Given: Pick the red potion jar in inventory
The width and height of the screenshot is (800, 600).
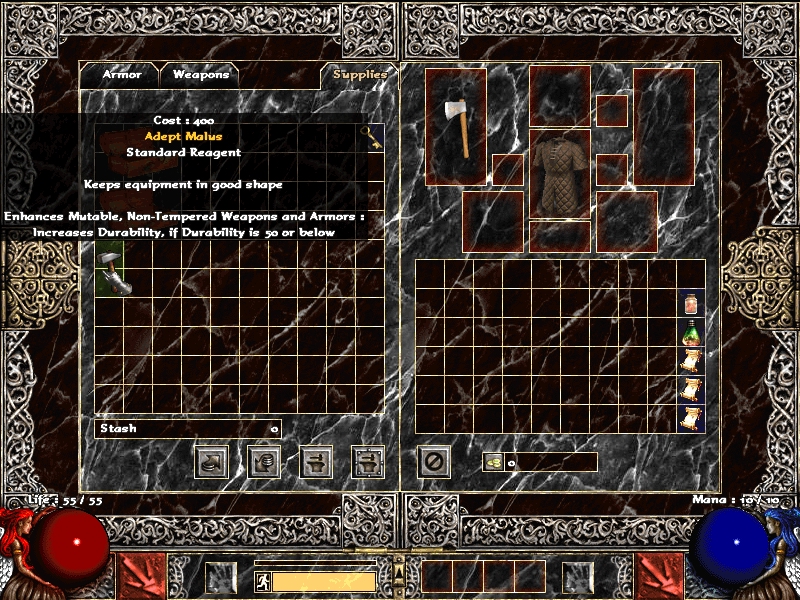Looking at the screenshot, I should pyautogui.click(x=691, y=303).
